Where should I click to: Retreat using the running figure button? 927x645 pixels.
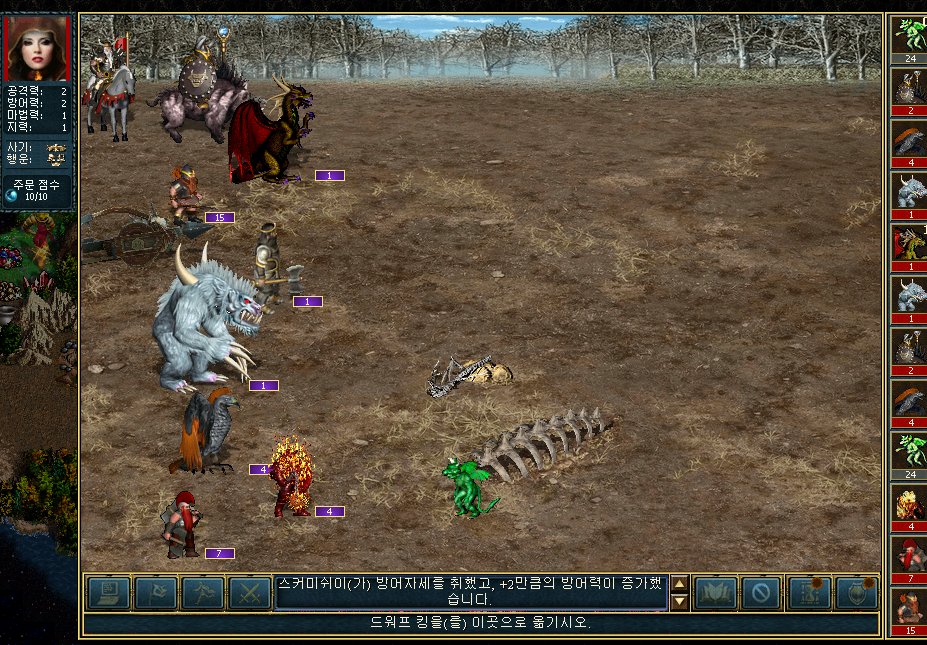click(203, 593)
